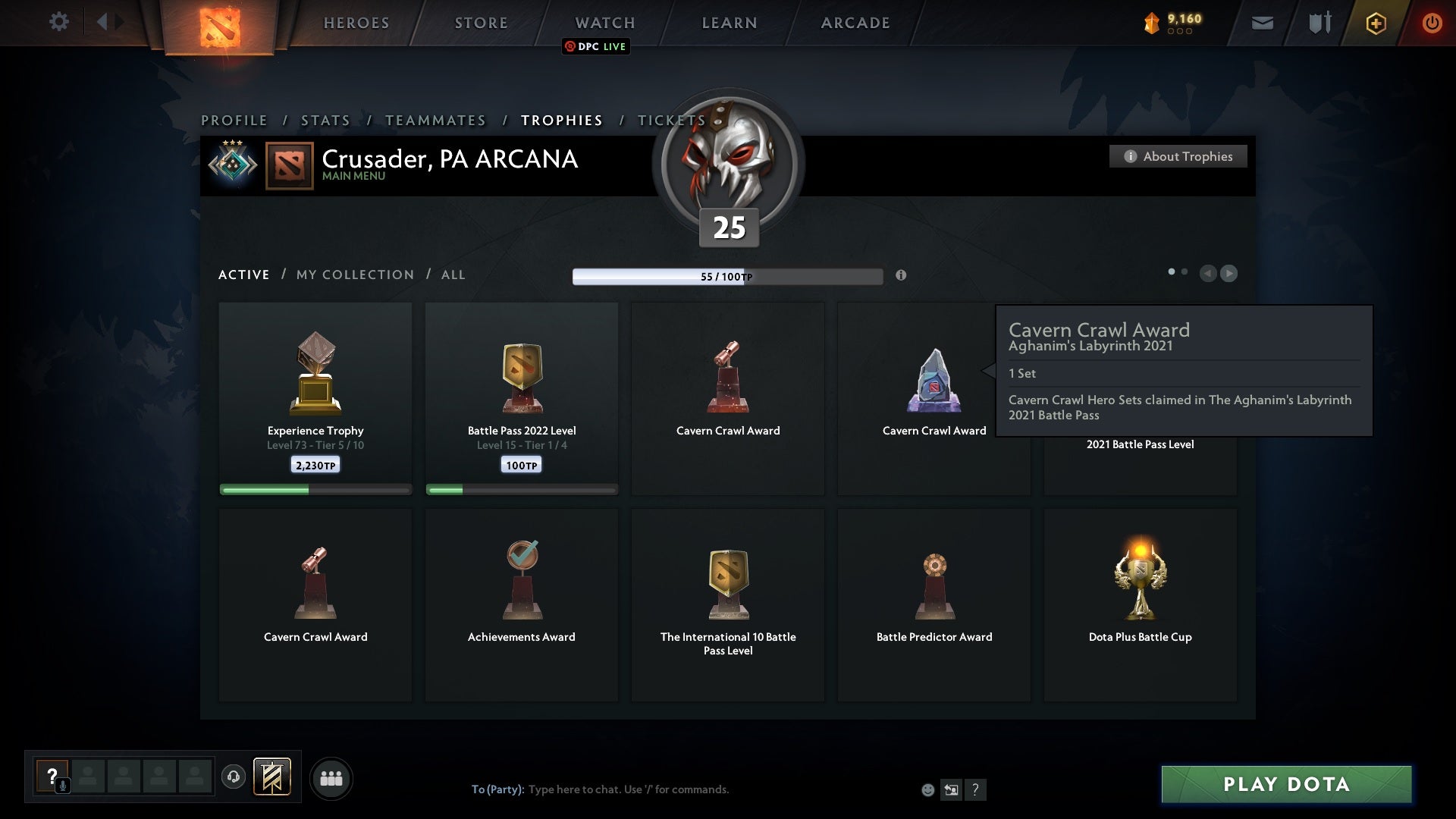Click the DPC LIVE indicator under Watch
This screenshot has width=1456, height=819.
click(595, 47)
